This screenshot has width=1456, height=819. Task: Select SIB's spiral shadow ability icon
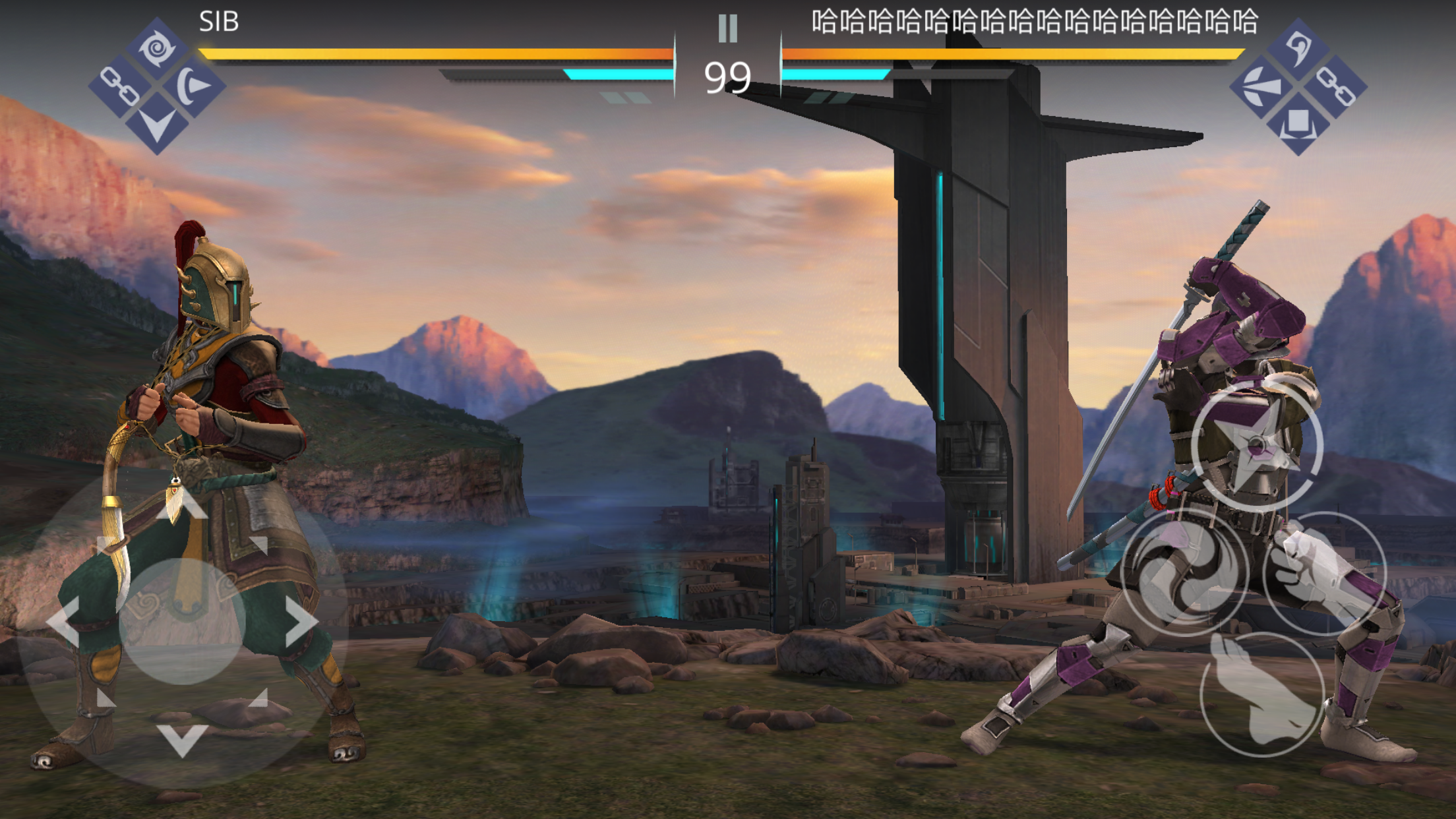click(x=157, y=47)
